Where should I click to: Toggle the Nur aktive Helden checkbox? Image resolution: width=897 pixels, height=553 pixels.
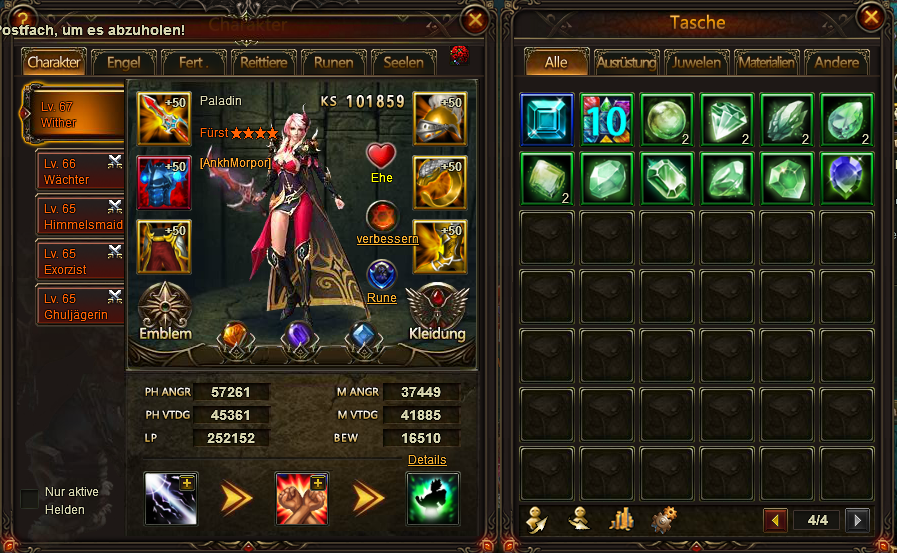30,498
